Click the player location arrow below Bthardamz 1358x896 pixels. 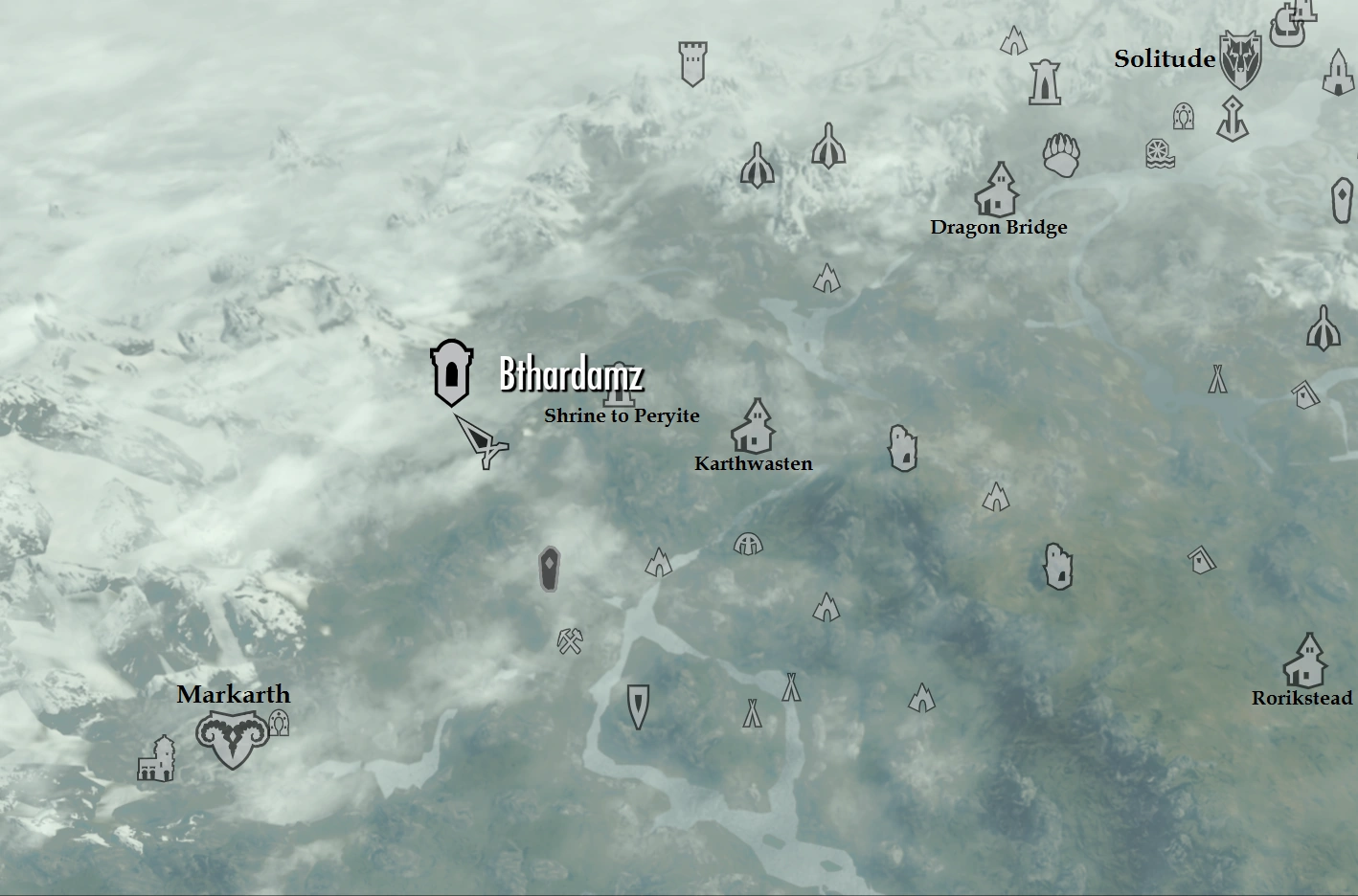[484, 442]
